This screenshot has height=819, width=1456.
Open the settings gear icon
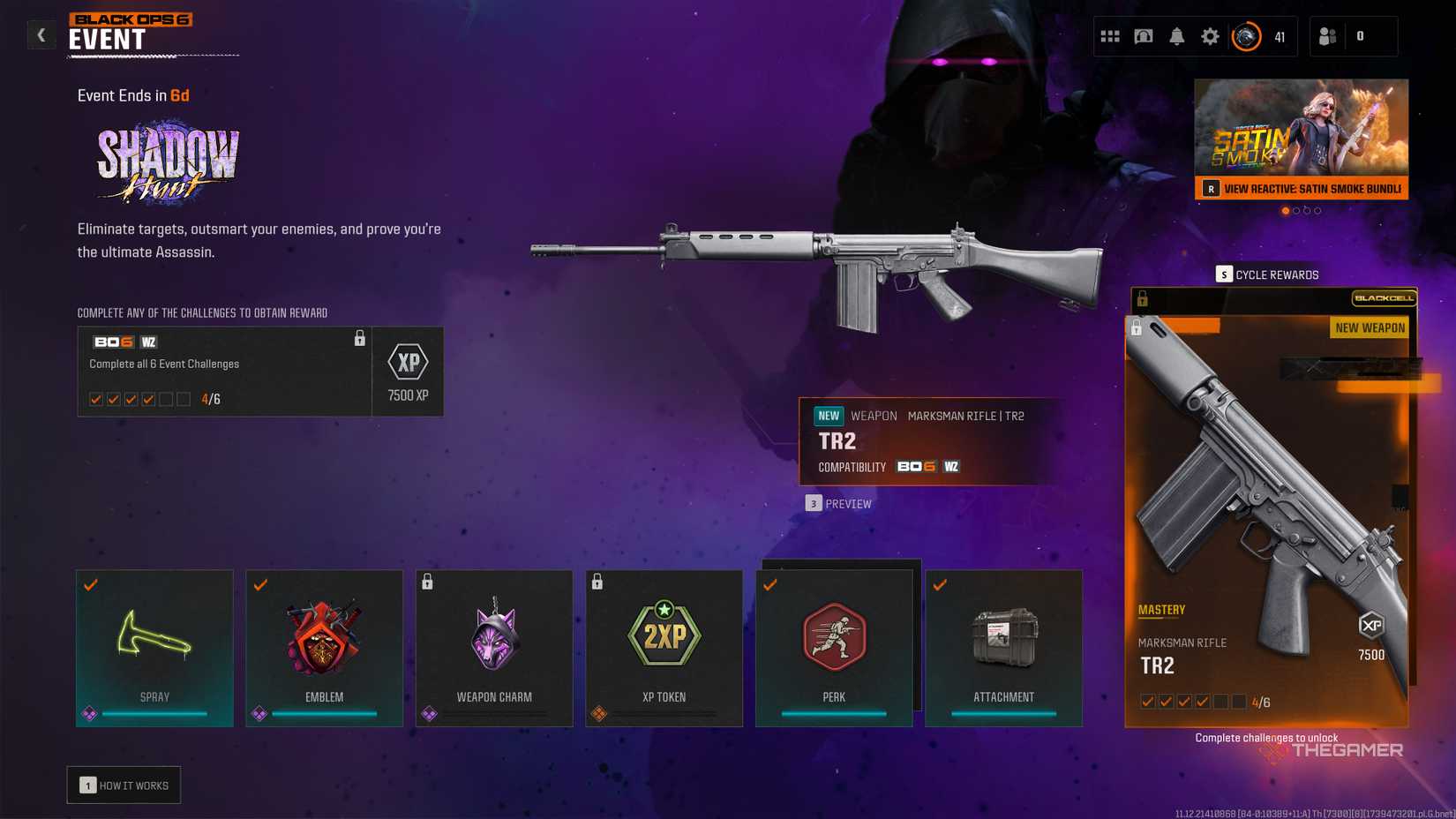click(x=1210, y=36)
